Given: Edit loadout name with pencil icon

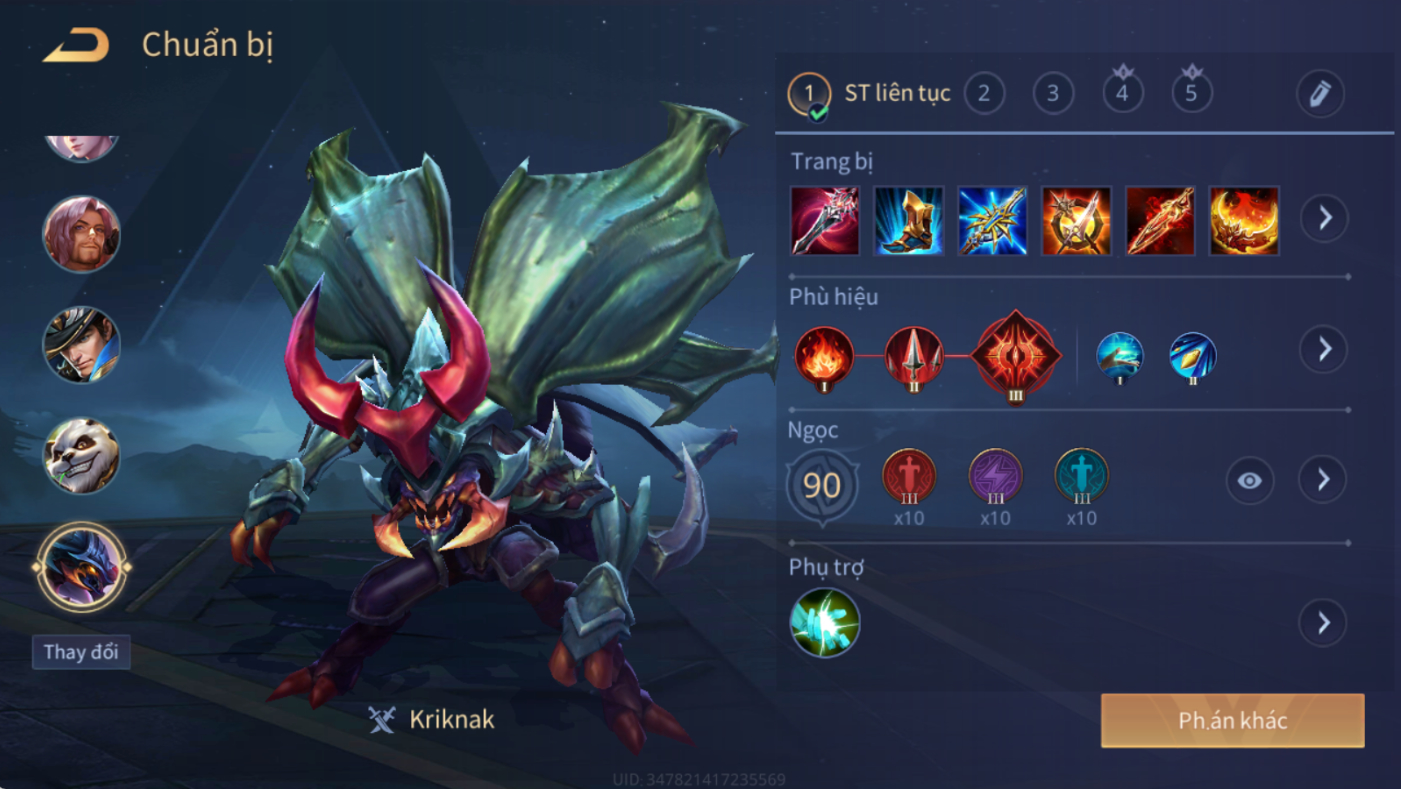Looking at the screenshot, I should coord(1320,94).
